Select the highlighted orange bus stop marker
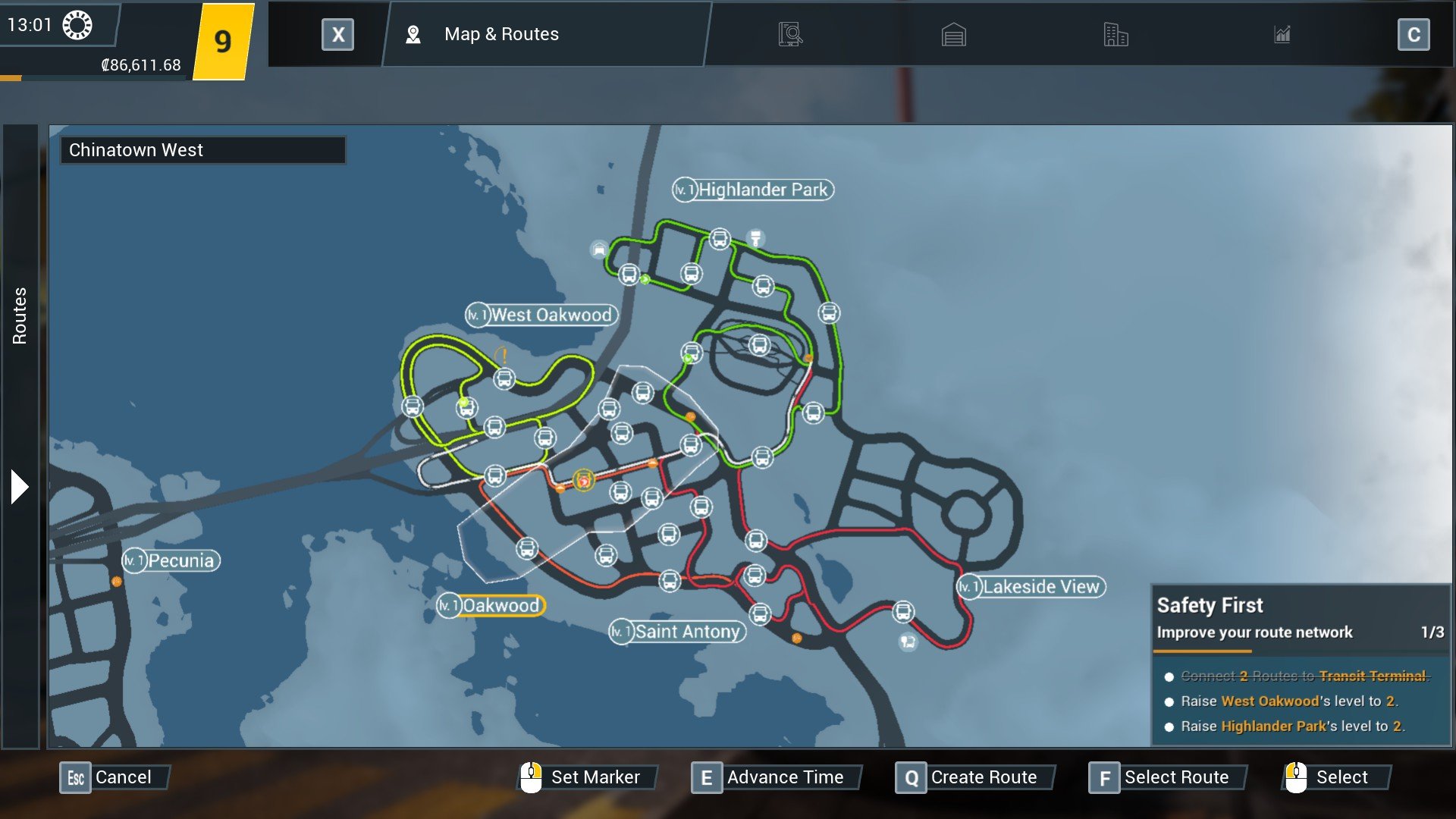Screen dimensions: 1456x819 click(x=583, y=480)
